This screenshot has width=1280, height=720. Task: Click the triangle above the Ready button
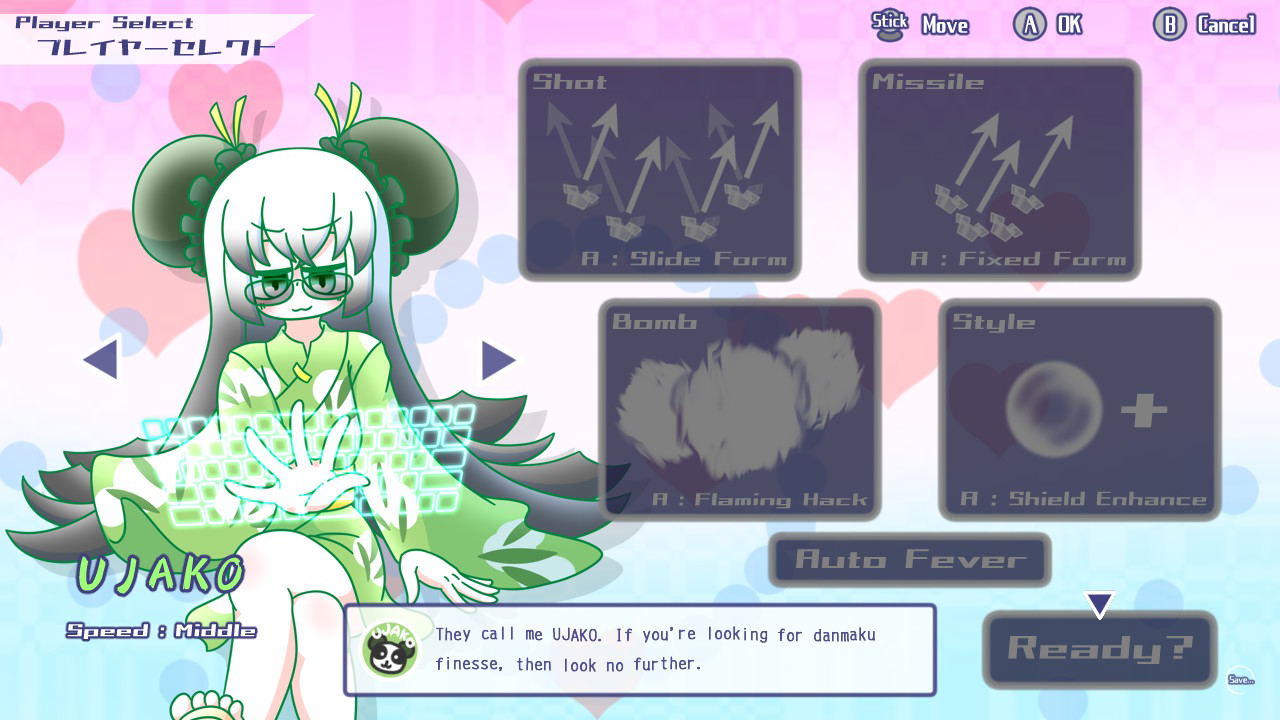coord(1100,602)
